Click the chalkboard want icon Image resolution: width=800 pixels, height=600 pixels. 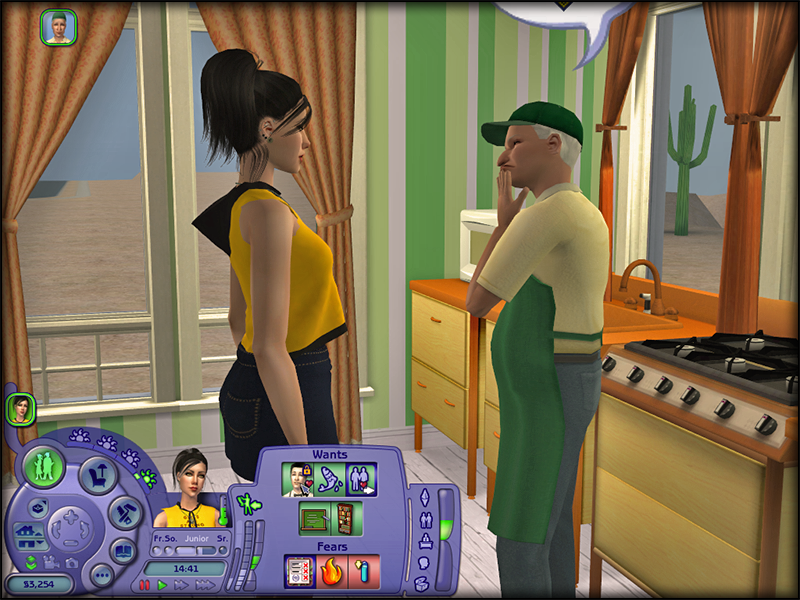pos(314,518)
